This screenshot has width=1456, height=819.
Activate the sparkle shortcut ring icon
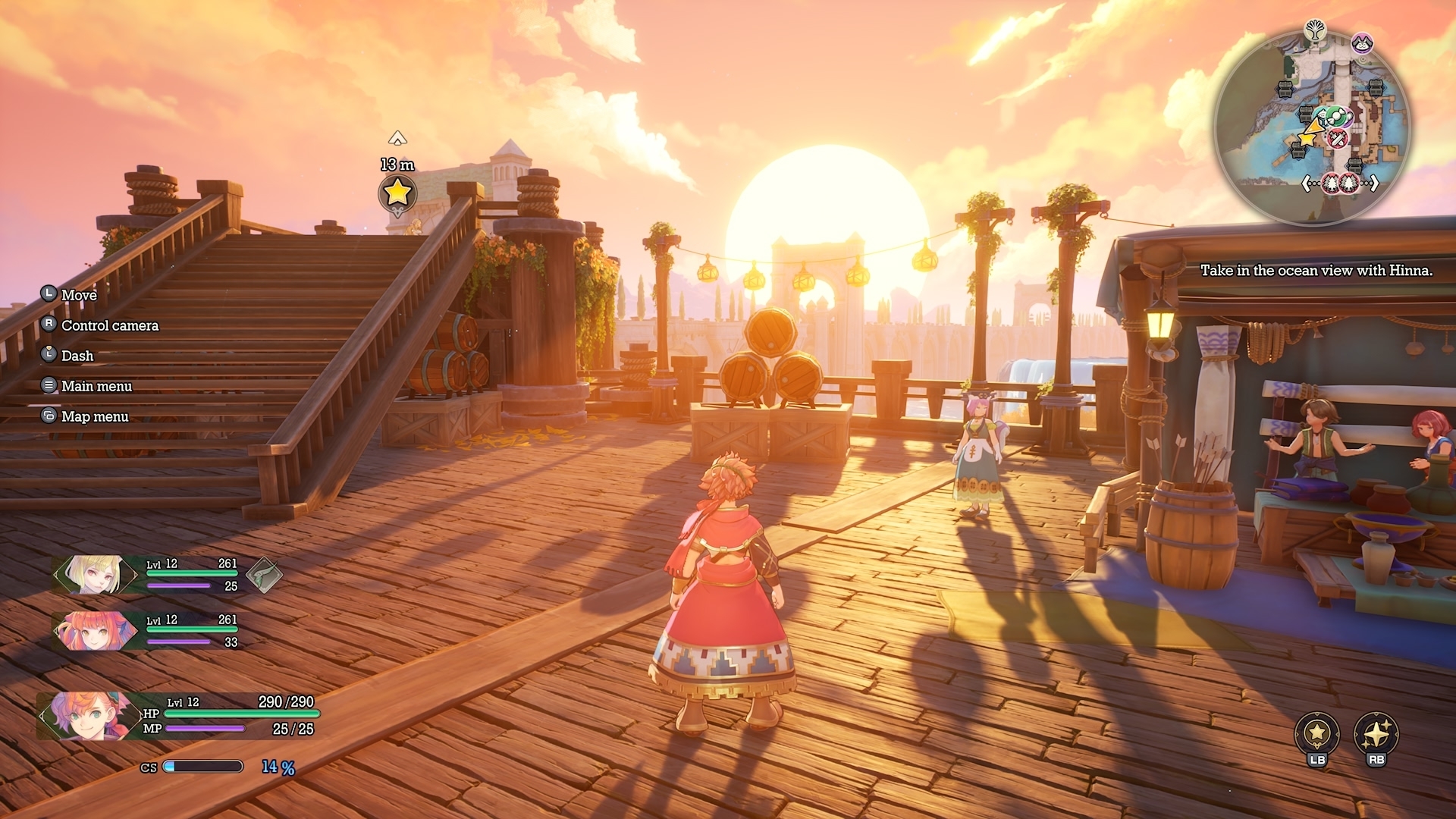pos(1376,733)
